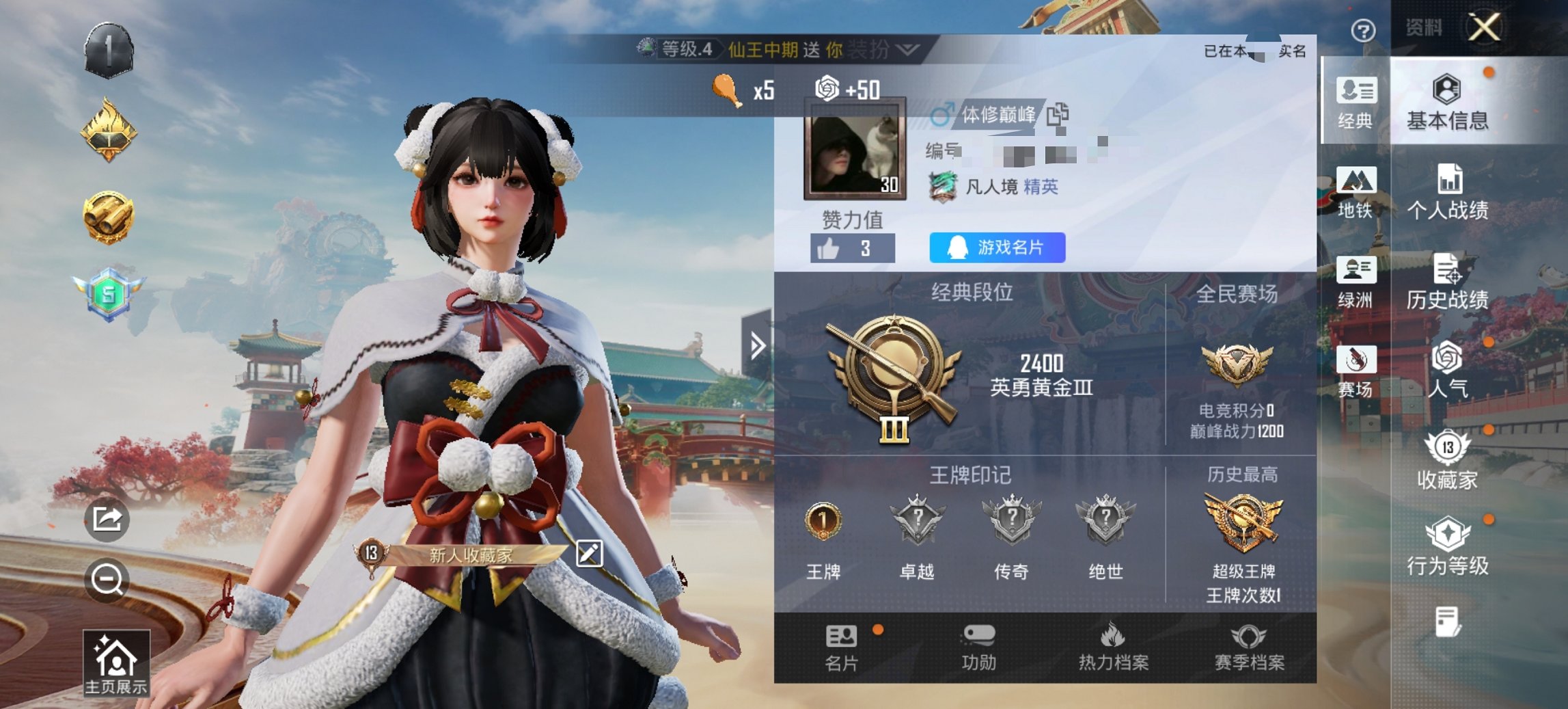Toggle 主页展示 homepage display mode

[x=118, y=655]
